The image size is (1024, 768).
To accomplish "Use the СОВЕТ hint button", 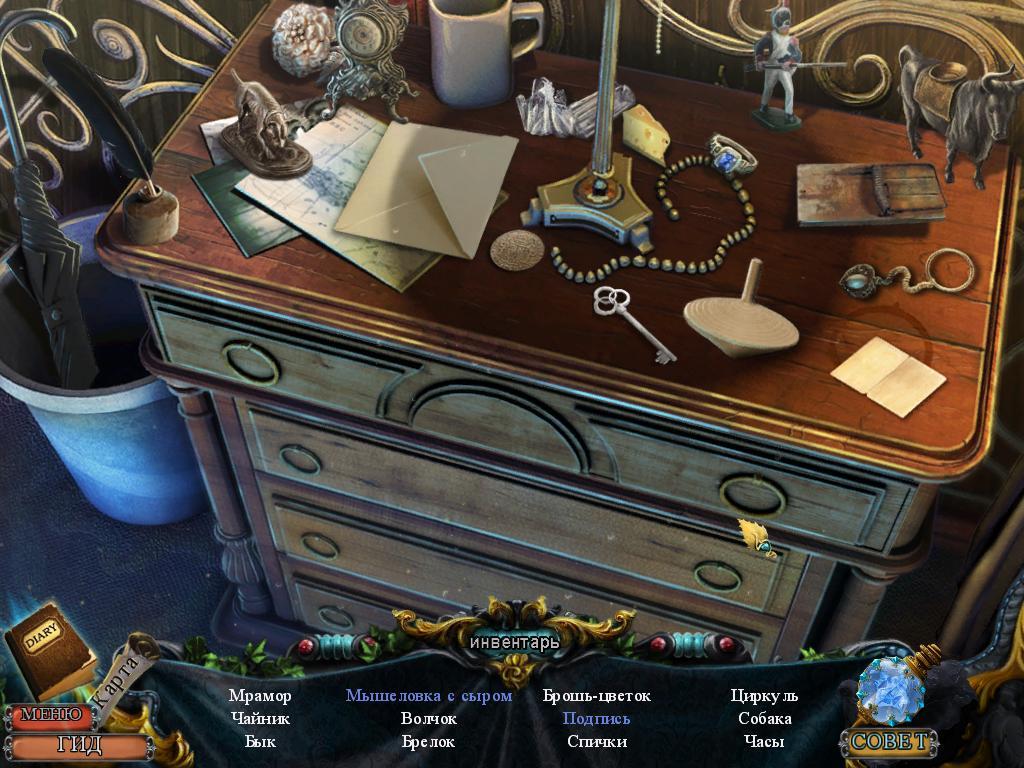I will click(890, 741).
